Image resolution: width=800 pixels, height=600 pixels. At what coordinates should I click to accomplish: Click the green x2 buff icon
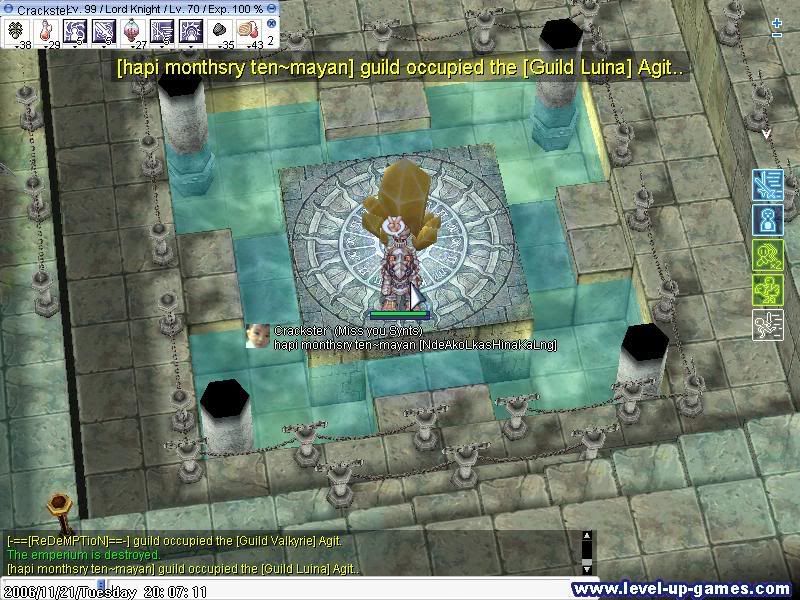coord(767,255)
